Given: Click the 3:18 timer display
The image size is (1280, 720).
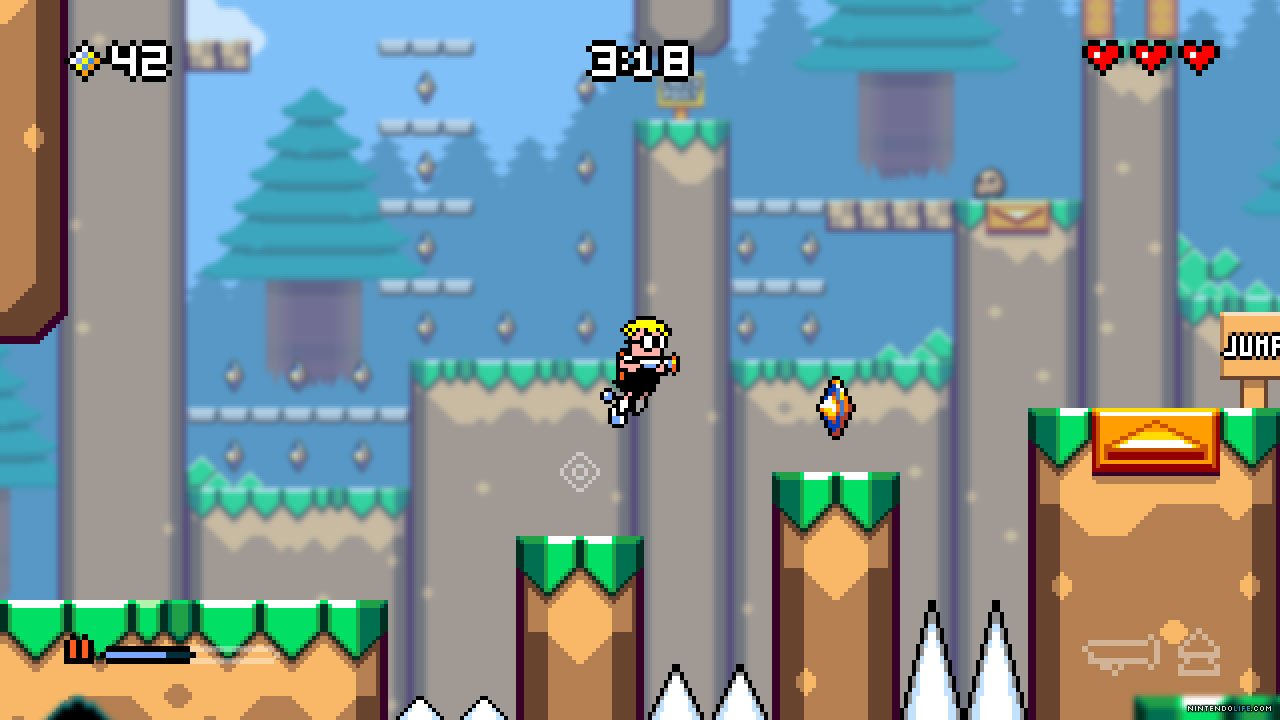Looking at the screenshot, I should [x=639, y=60].
